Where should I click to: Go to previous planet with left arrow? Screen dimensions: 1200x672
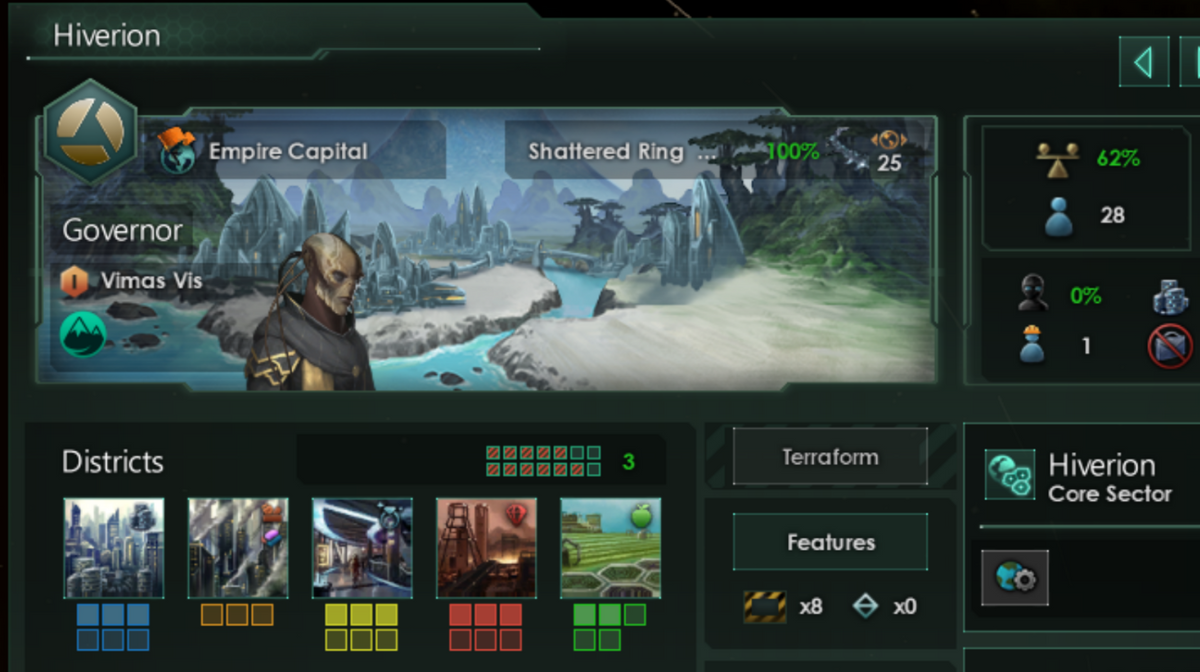pos(1143,63)
